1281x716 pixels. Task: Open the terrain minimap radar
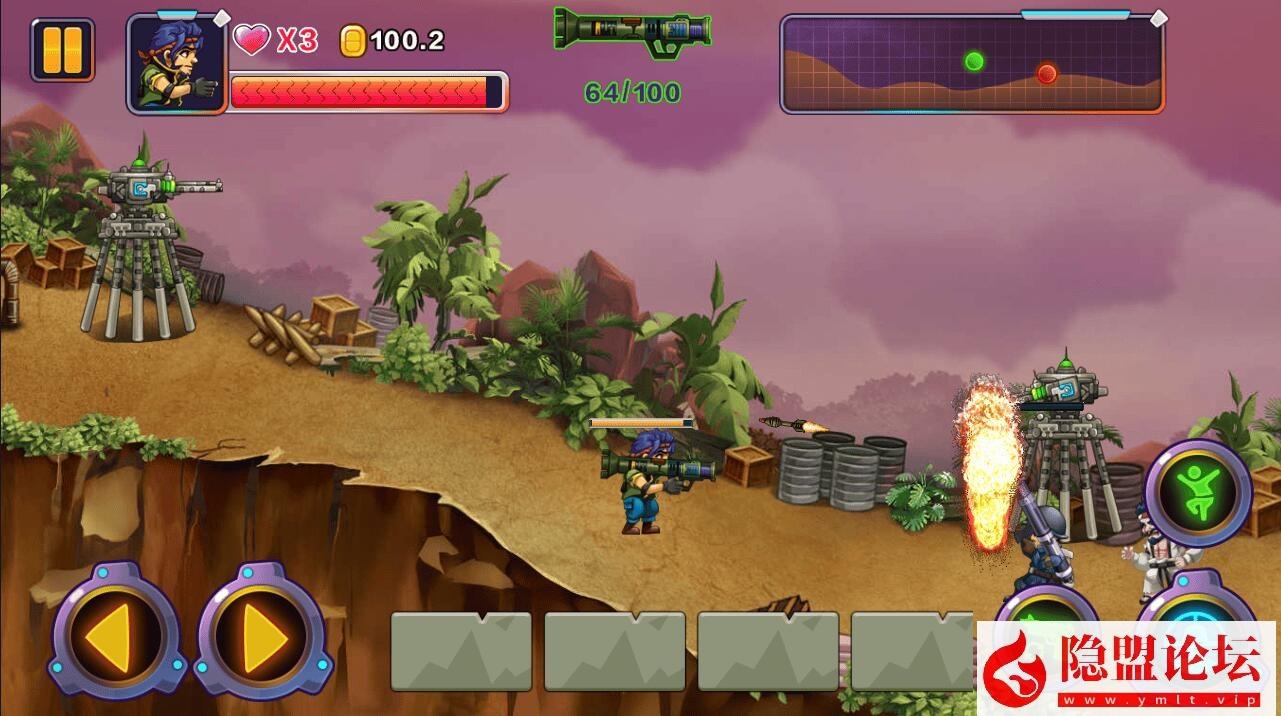click(x=972, y=65)
